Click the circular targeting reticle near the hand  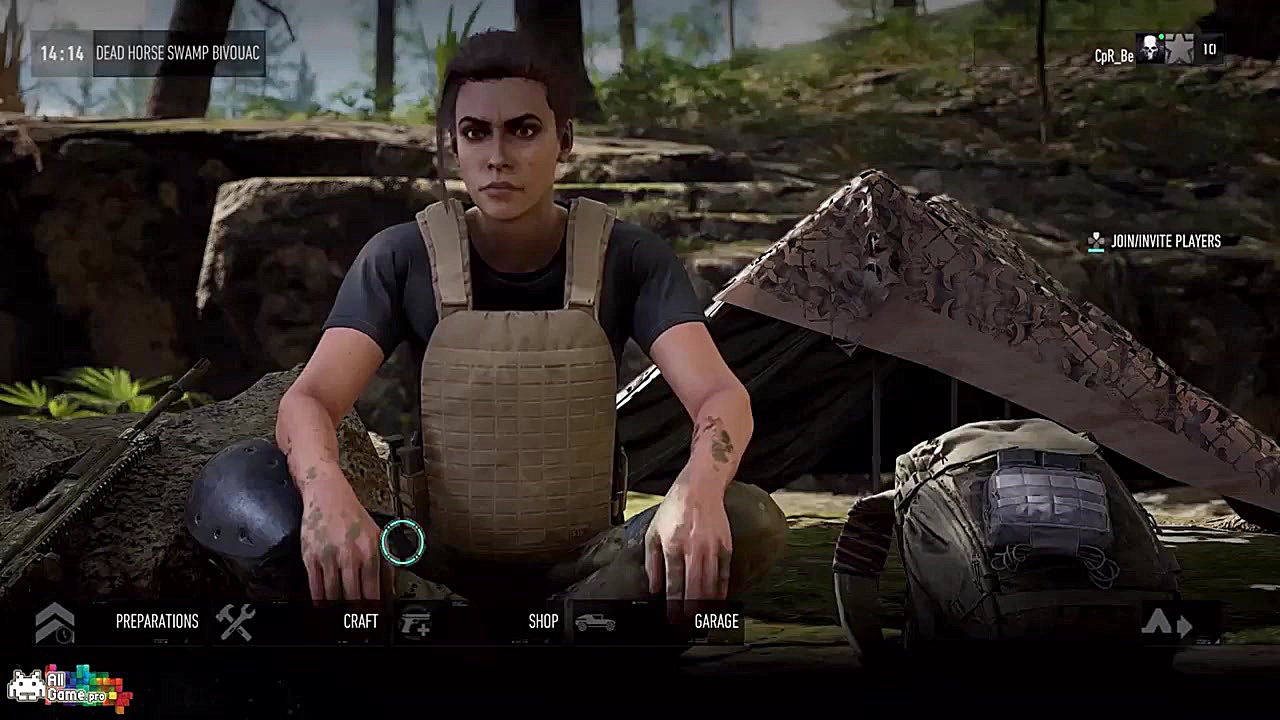pos(402,541)
